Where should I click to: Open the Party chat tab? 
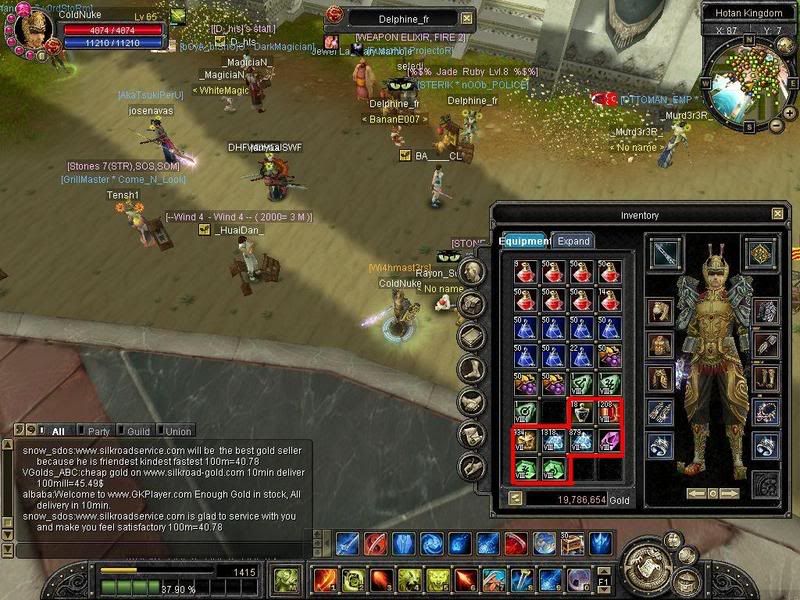point(100,431)
